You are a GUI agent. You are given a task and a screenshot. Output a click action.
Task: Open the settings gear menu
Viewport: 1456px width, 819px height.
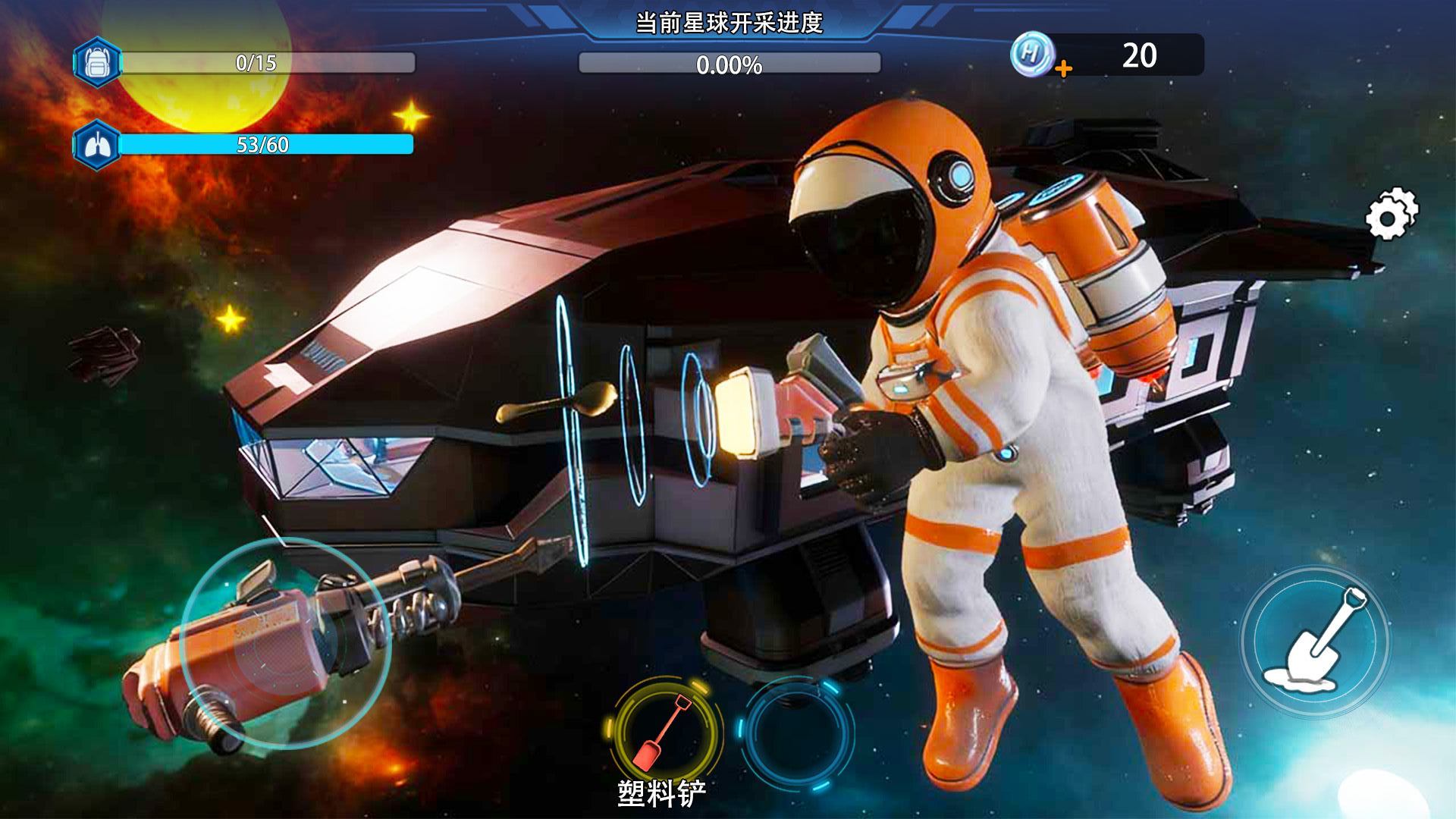pyautogui.click(x=1391, y=215)
